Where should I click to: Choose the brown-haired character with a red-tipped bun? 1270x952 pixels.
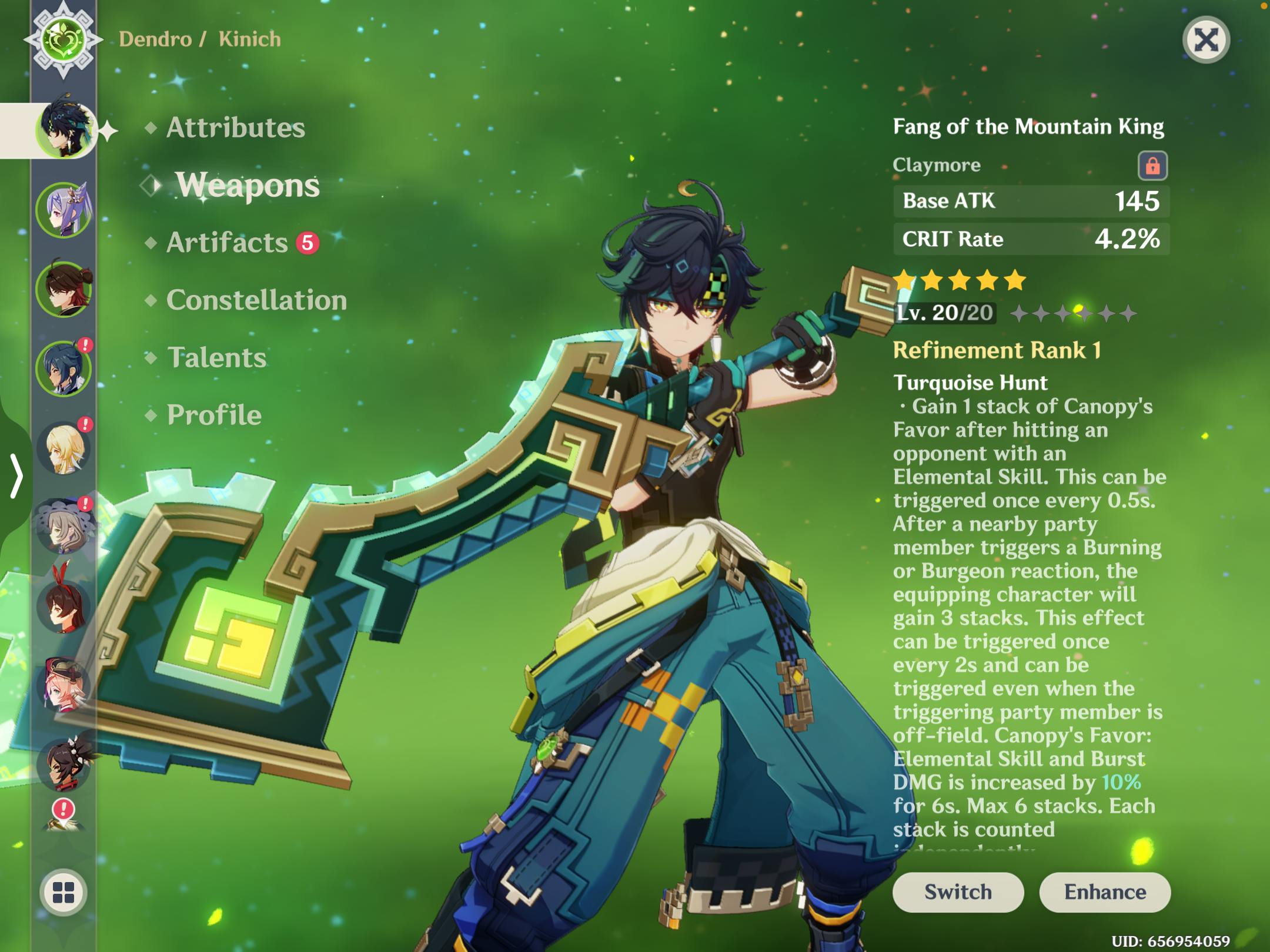pyautogui.click(x=63, y=289)
